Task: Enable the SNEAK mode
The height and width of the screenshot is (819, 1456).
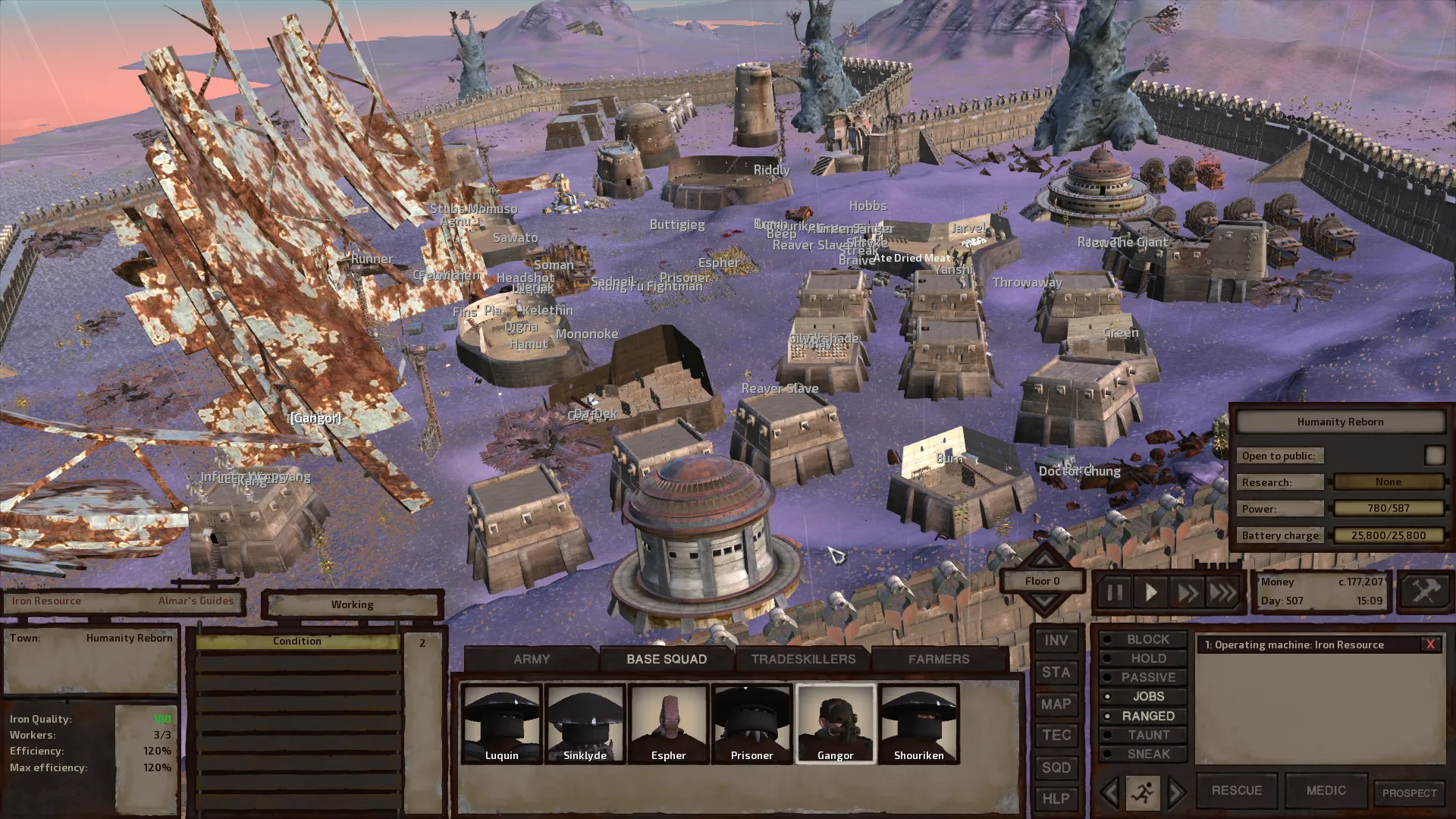Action: pos(1143,754)
